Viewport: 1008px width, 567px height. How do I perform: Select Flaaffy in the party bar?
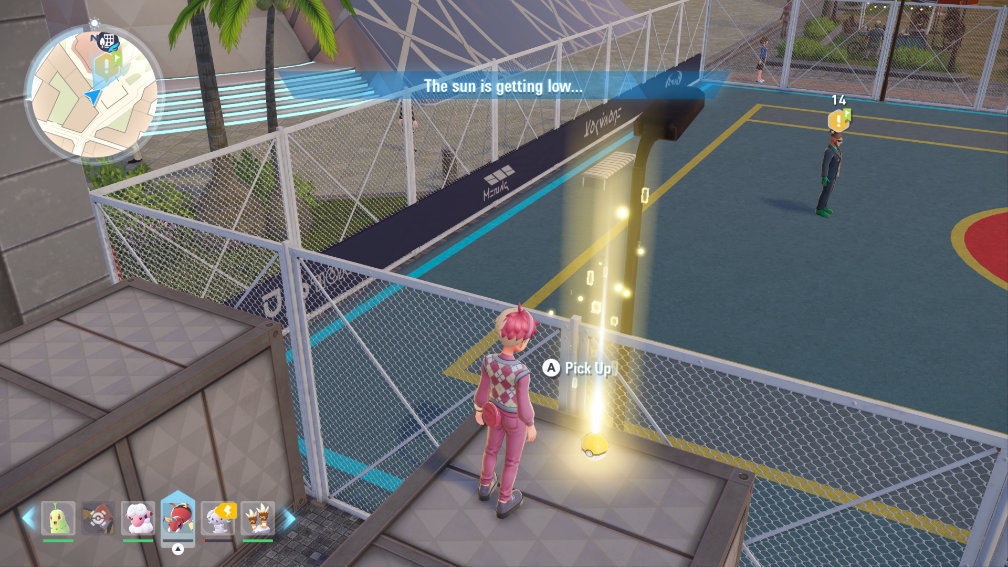pyautogui.click(x=138, y=517)
